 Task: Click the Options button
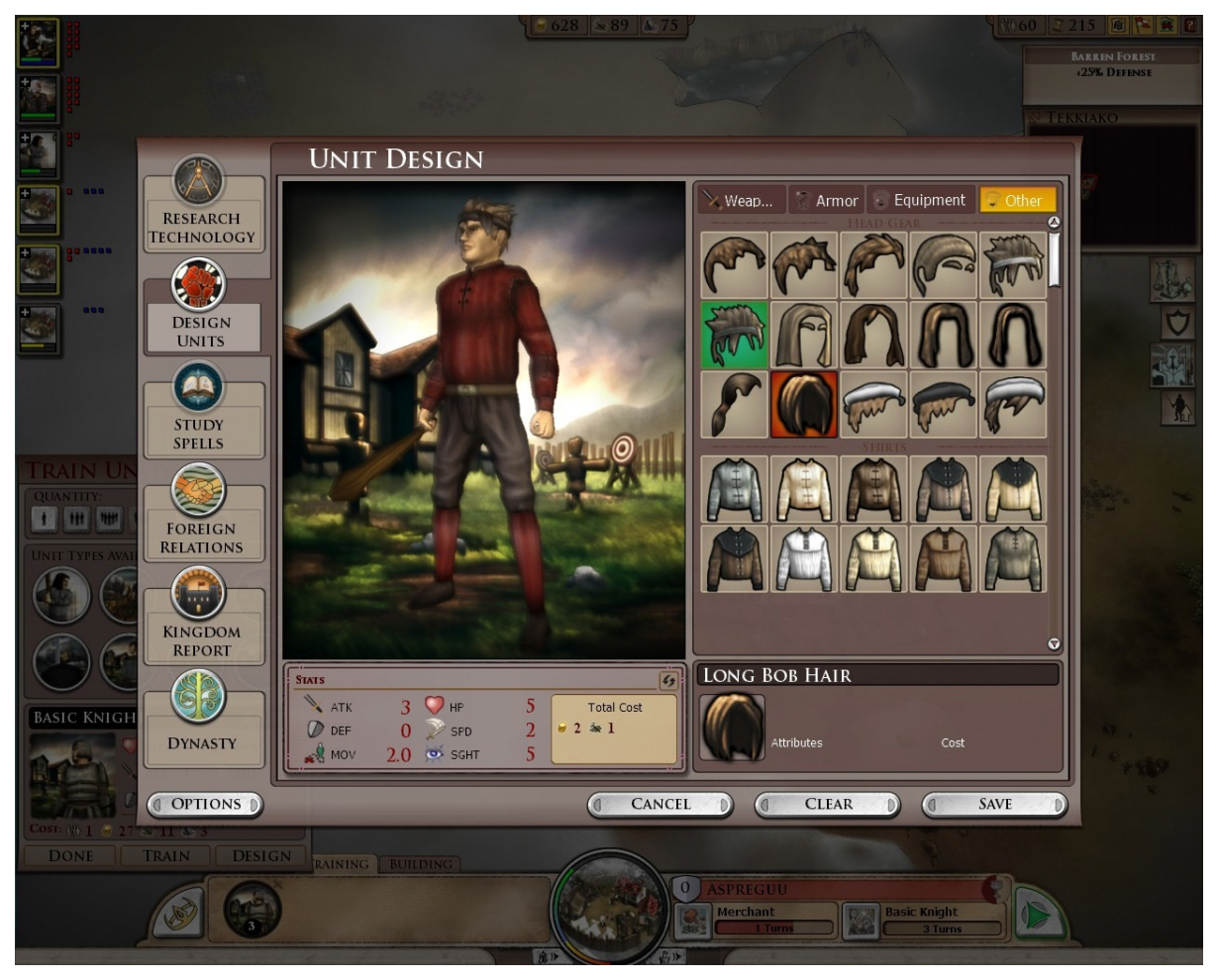(x=205, y=805)
